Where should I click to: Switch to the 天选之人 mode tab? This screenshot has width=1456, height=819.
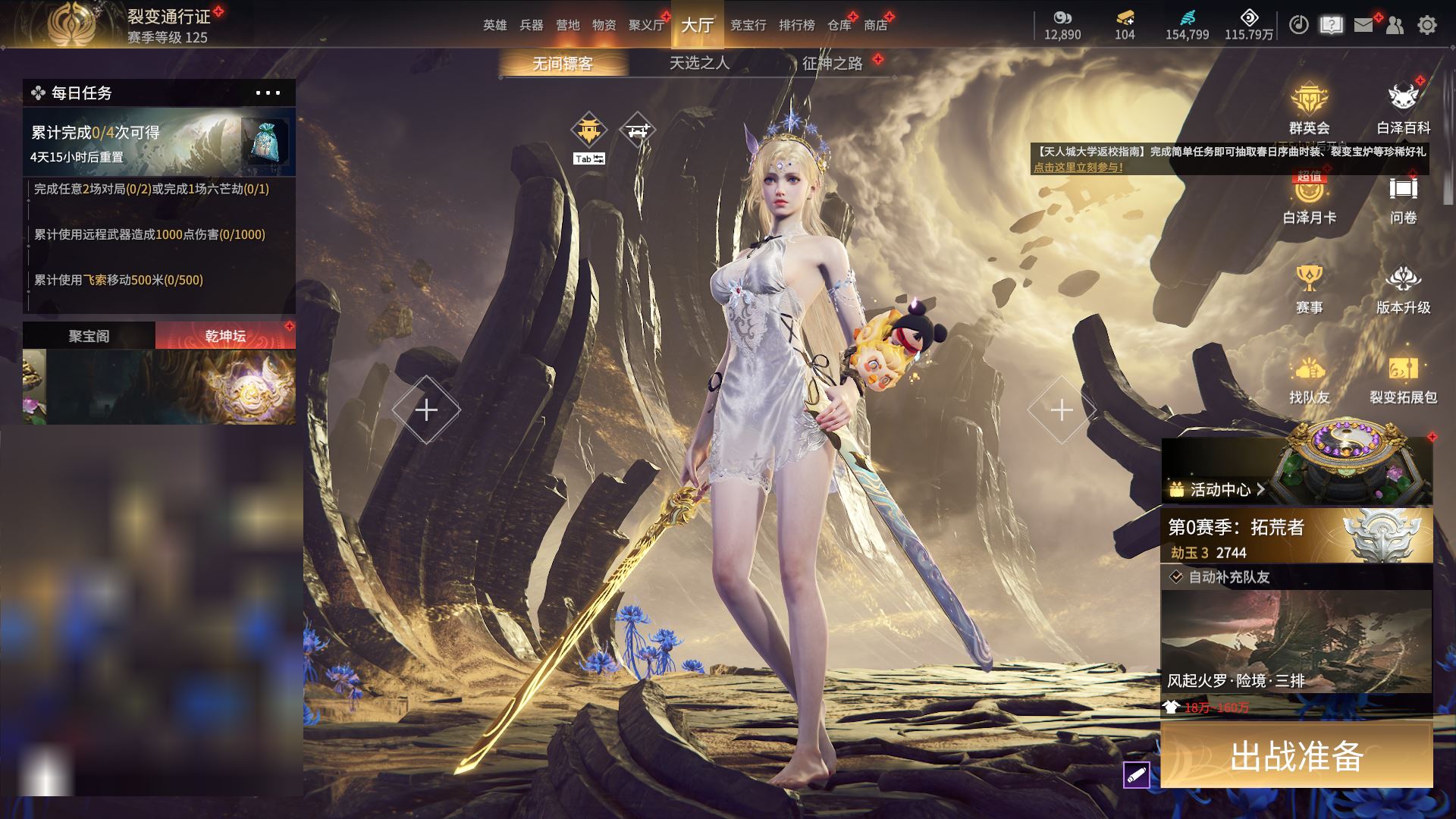tap(699, 63)
